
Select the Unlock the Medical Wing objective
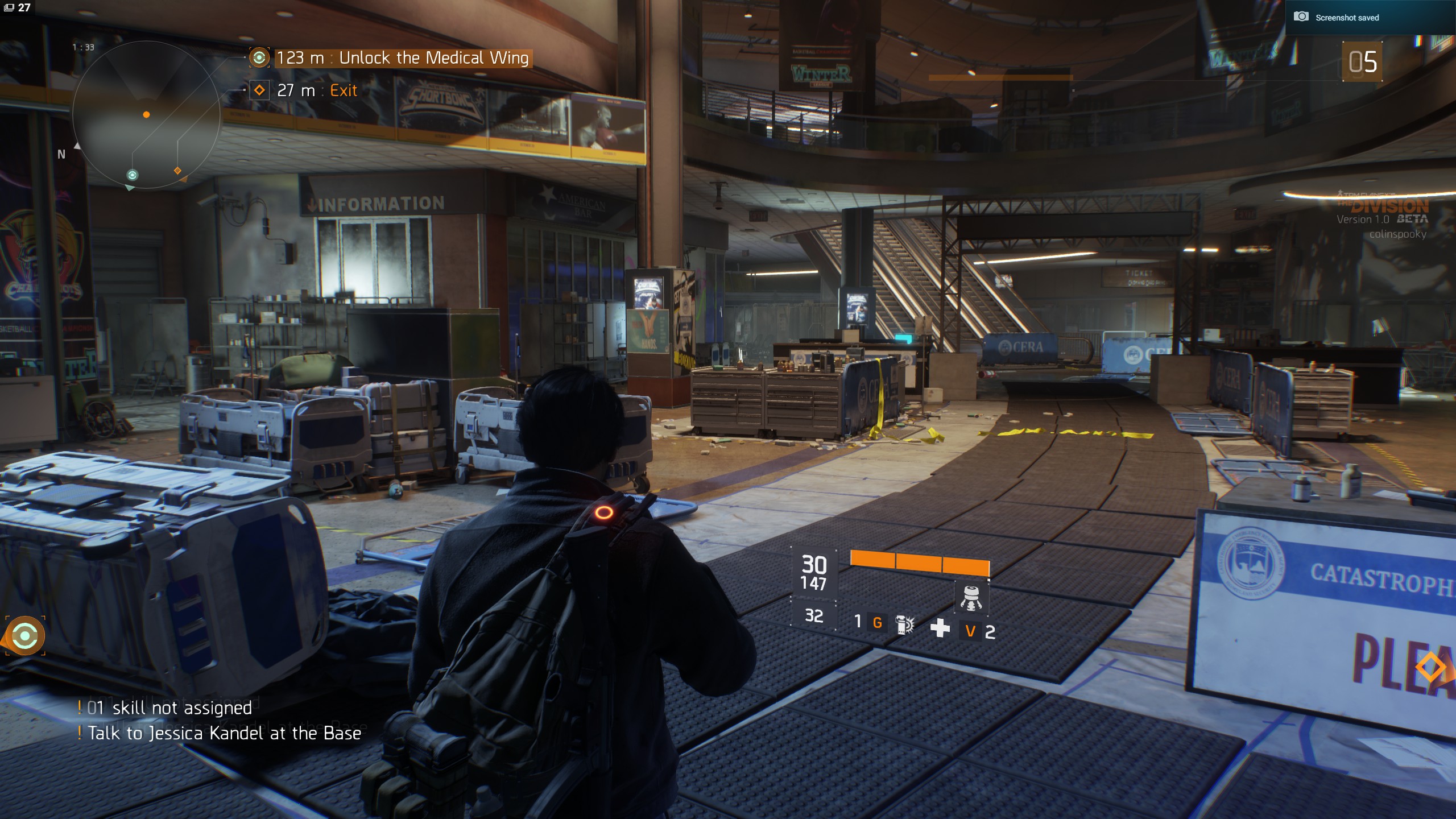pyautogui.click(x=402, y=58)
